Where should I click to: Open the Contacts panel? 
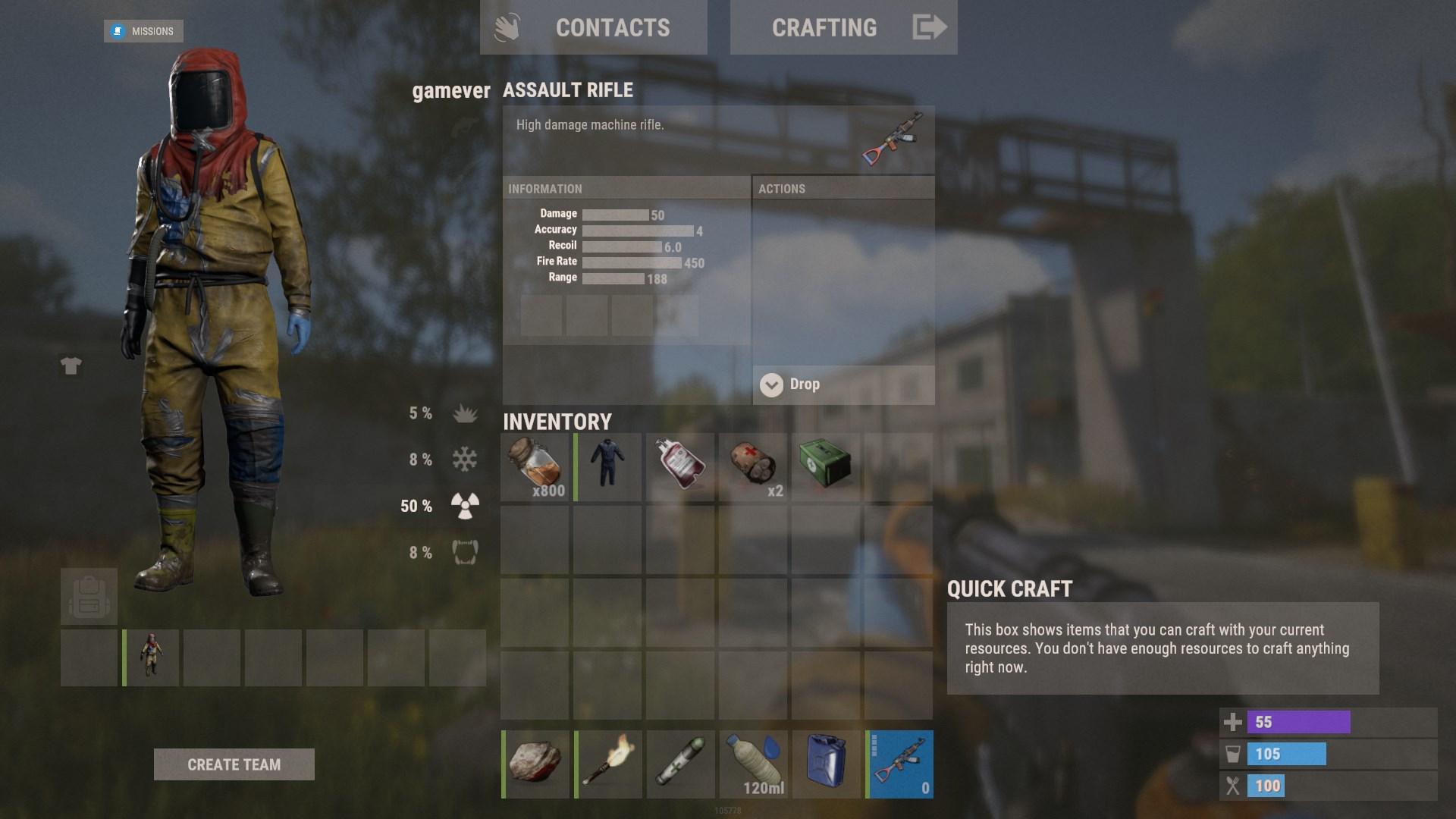point(593,28)
